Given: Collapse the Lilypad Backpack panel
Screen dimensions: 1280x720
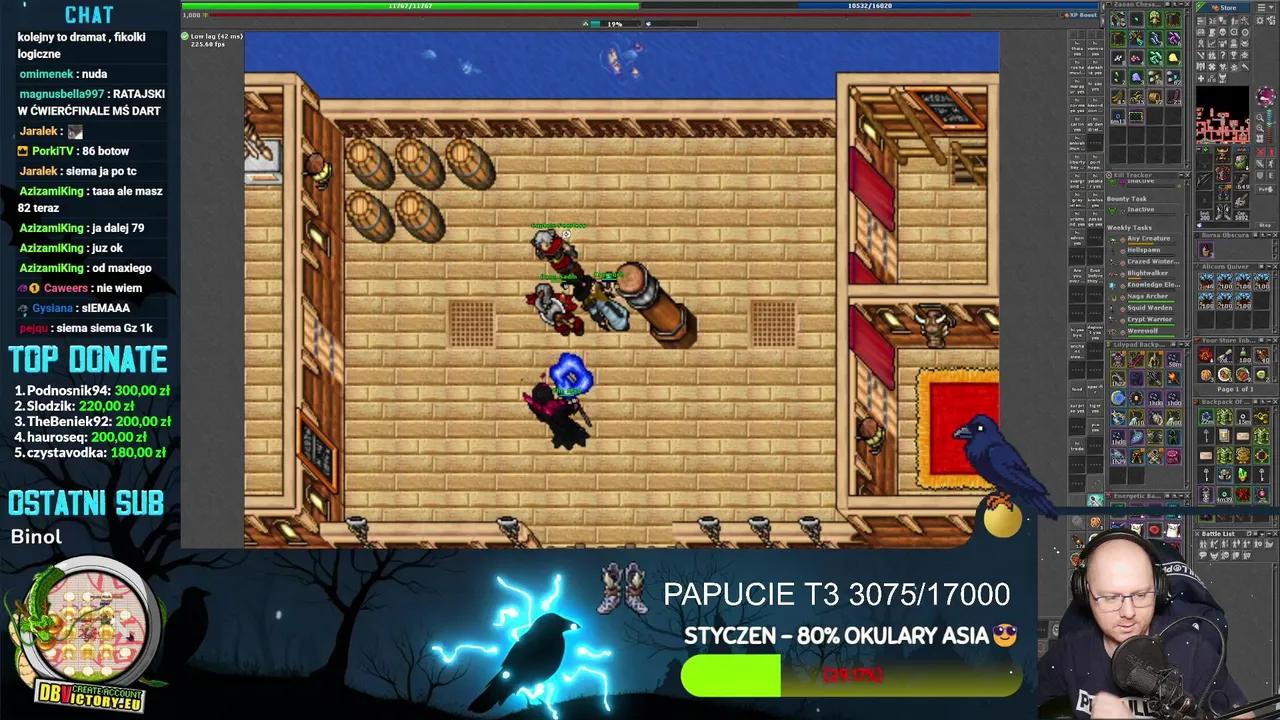Looking at the screenshot, I should pos(1179,343).
